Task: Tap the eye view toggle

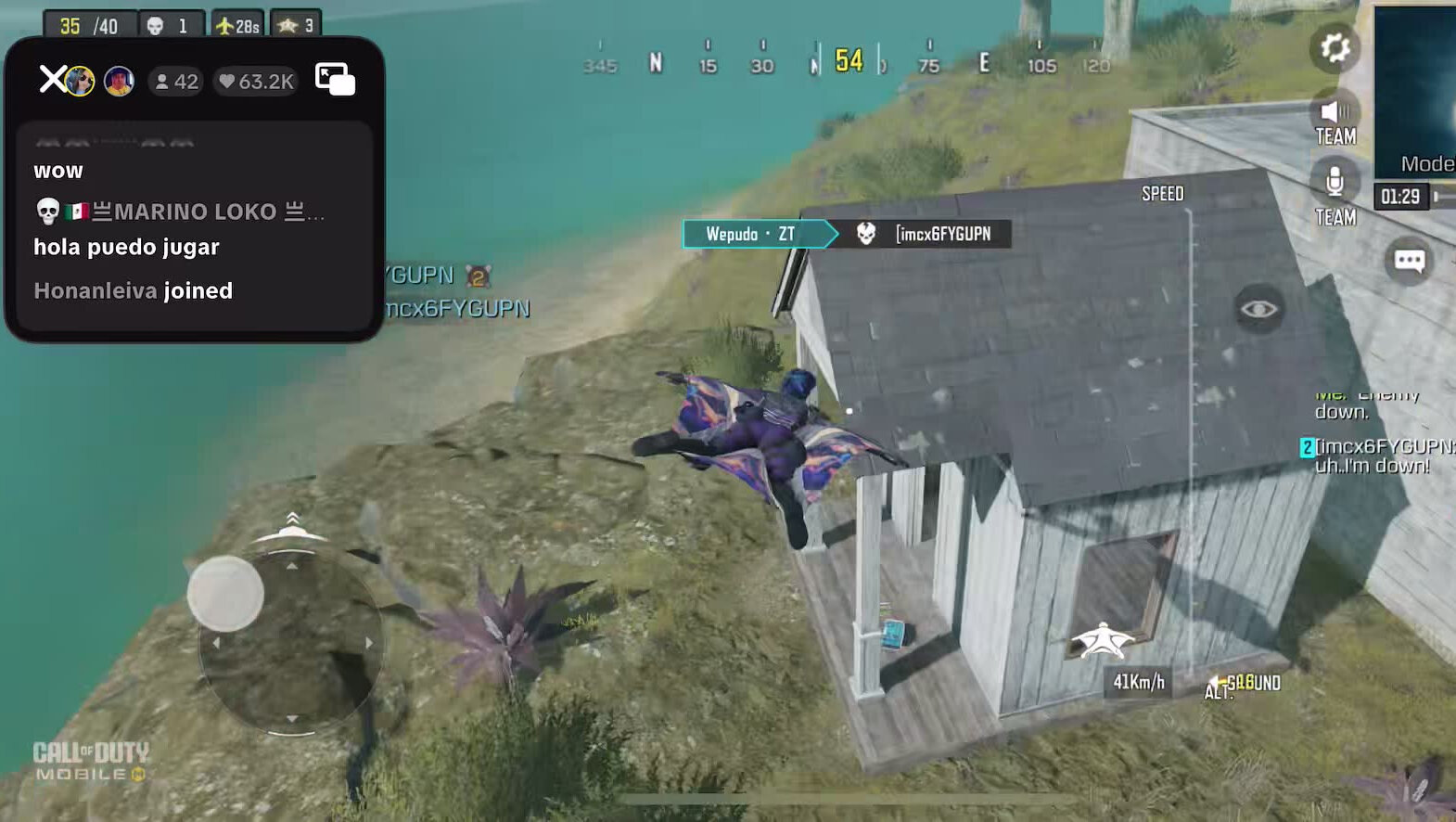Action: pos(1258,309)
